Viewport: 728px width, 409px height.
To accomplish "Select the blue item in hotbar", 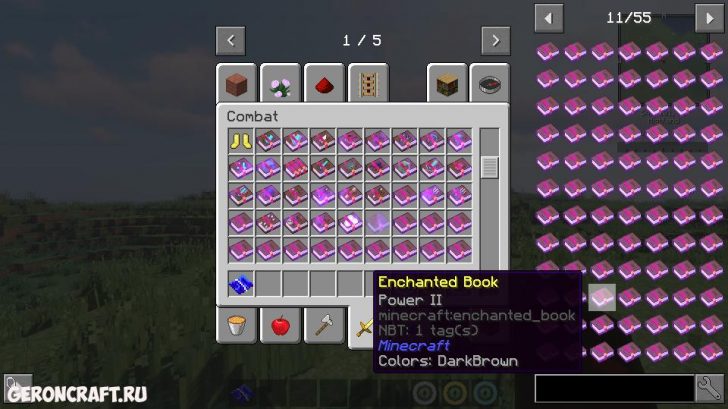I will 240,283.
